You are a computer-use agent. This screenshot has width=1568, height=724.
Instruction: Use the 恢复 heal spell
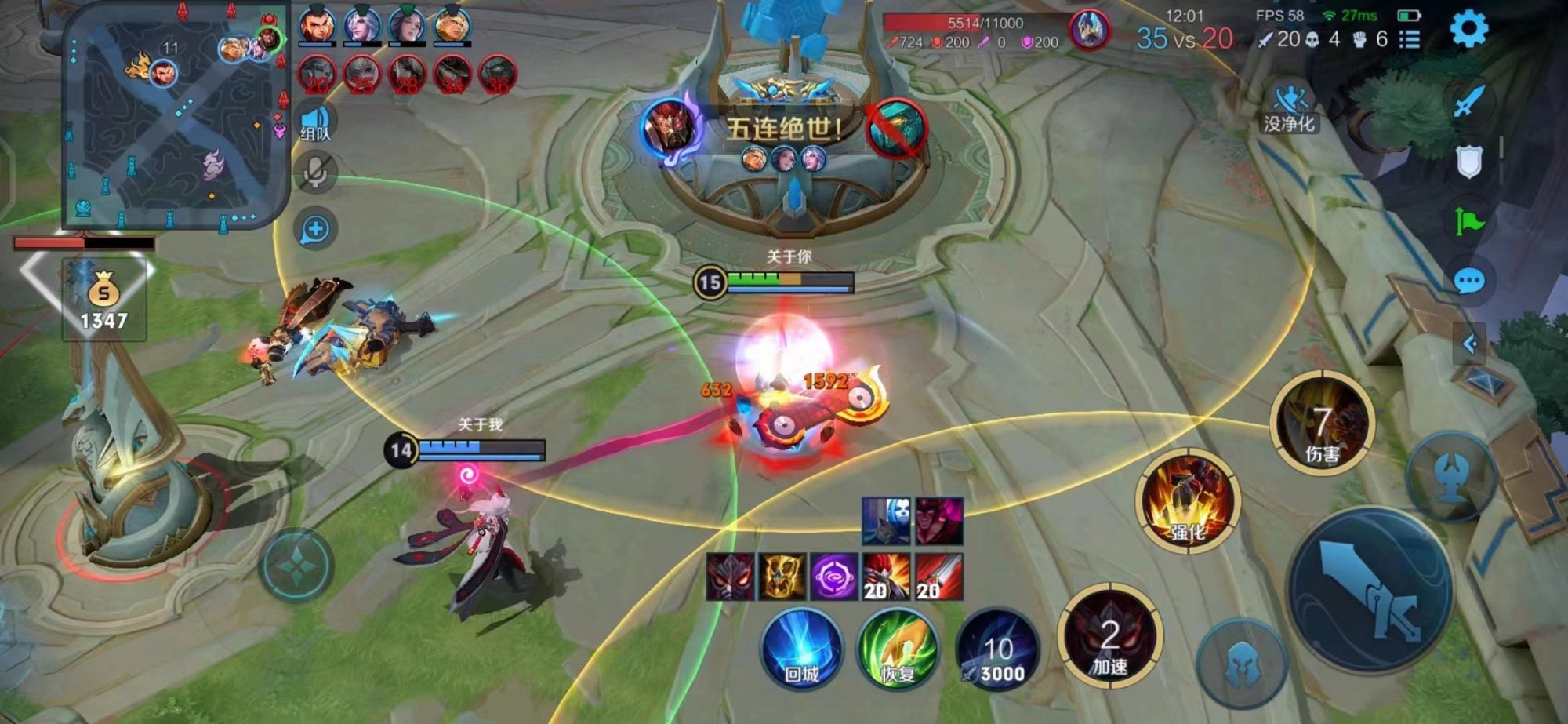898,649
